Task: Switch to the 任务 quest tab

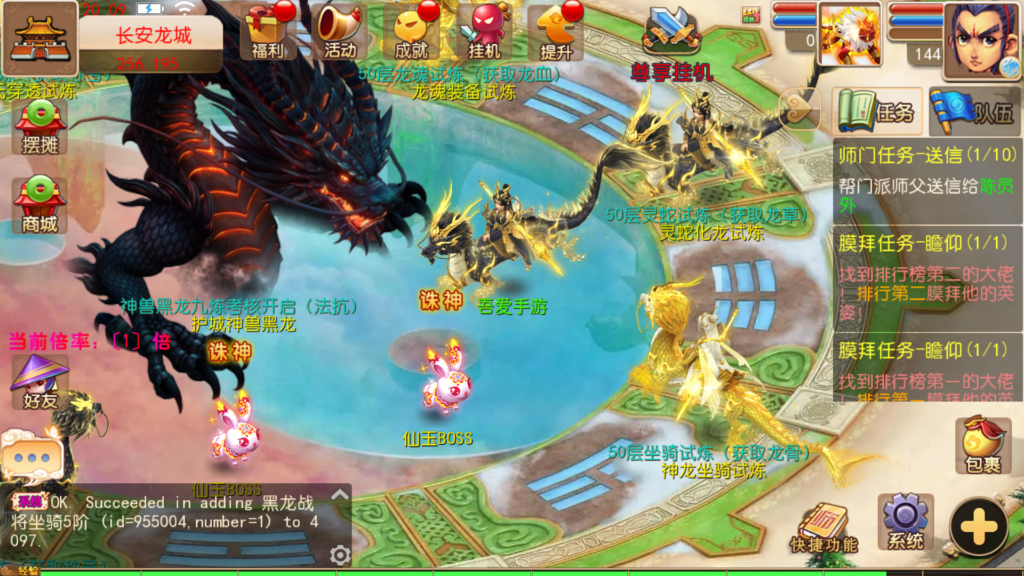Action: click(x=876, y=111)
